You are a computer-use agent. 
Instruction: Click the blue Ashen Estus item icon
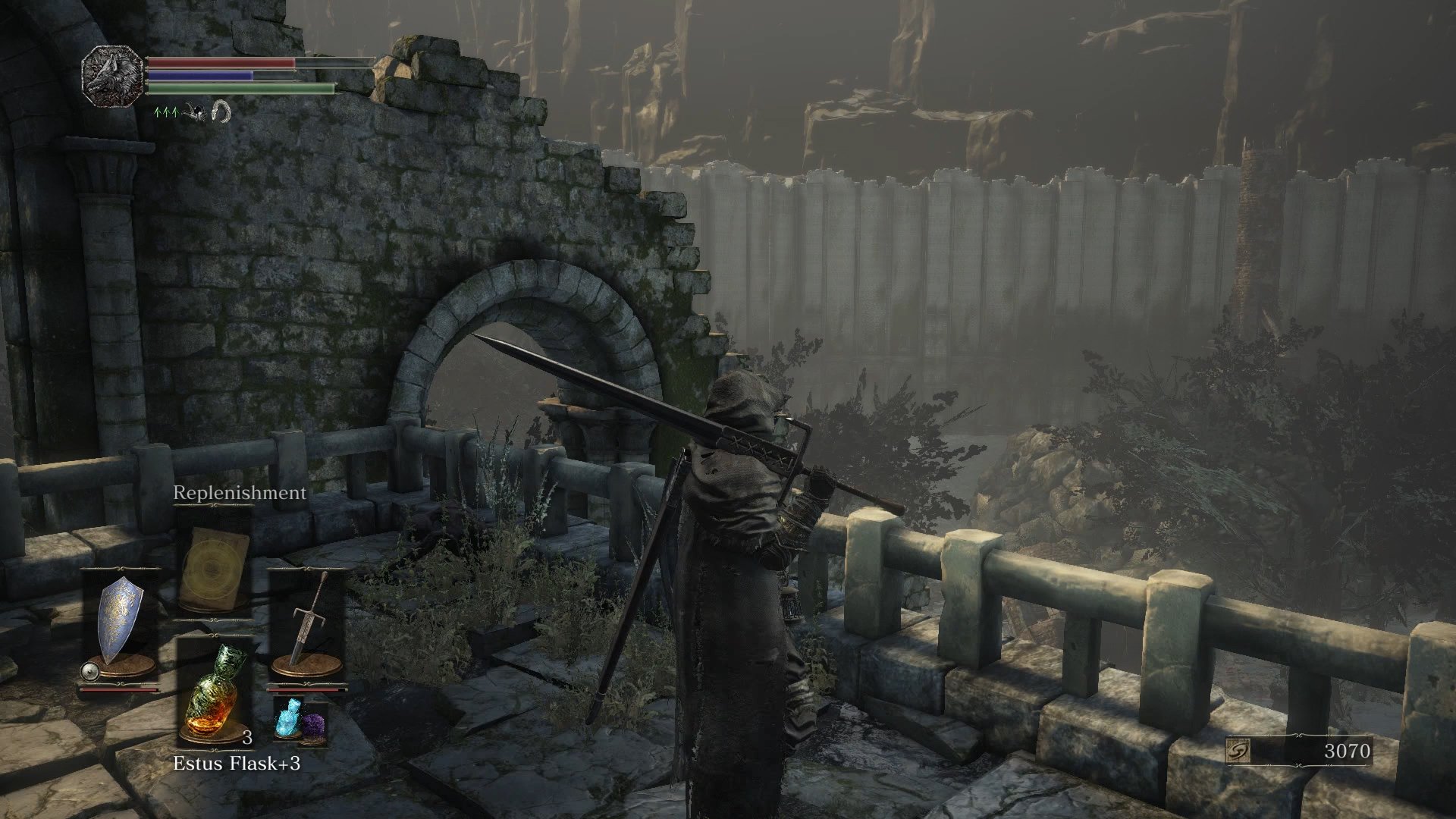coord(288,720)
